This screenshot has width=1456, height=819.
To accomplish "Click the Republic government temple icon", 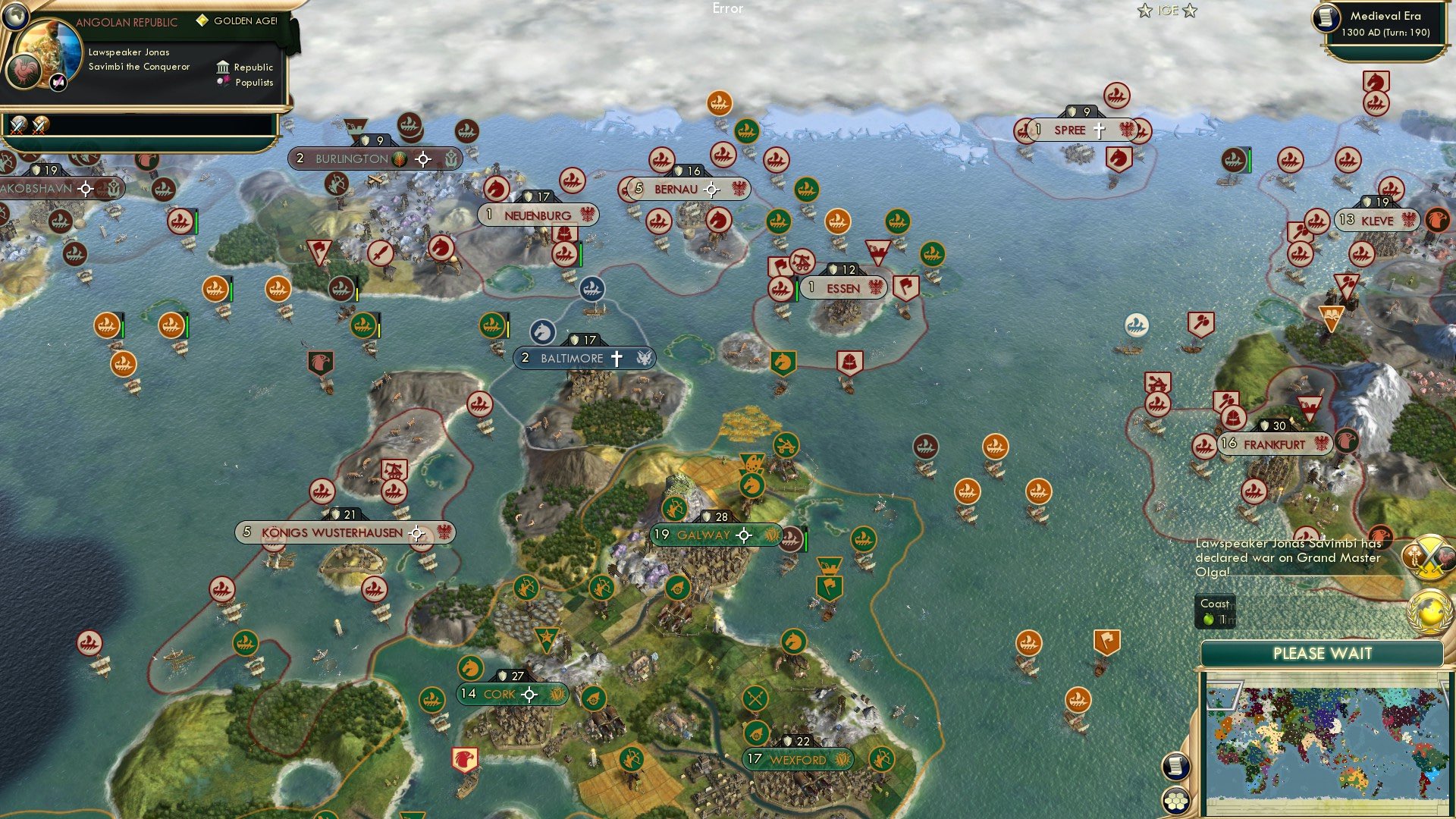I will point(222,67).
